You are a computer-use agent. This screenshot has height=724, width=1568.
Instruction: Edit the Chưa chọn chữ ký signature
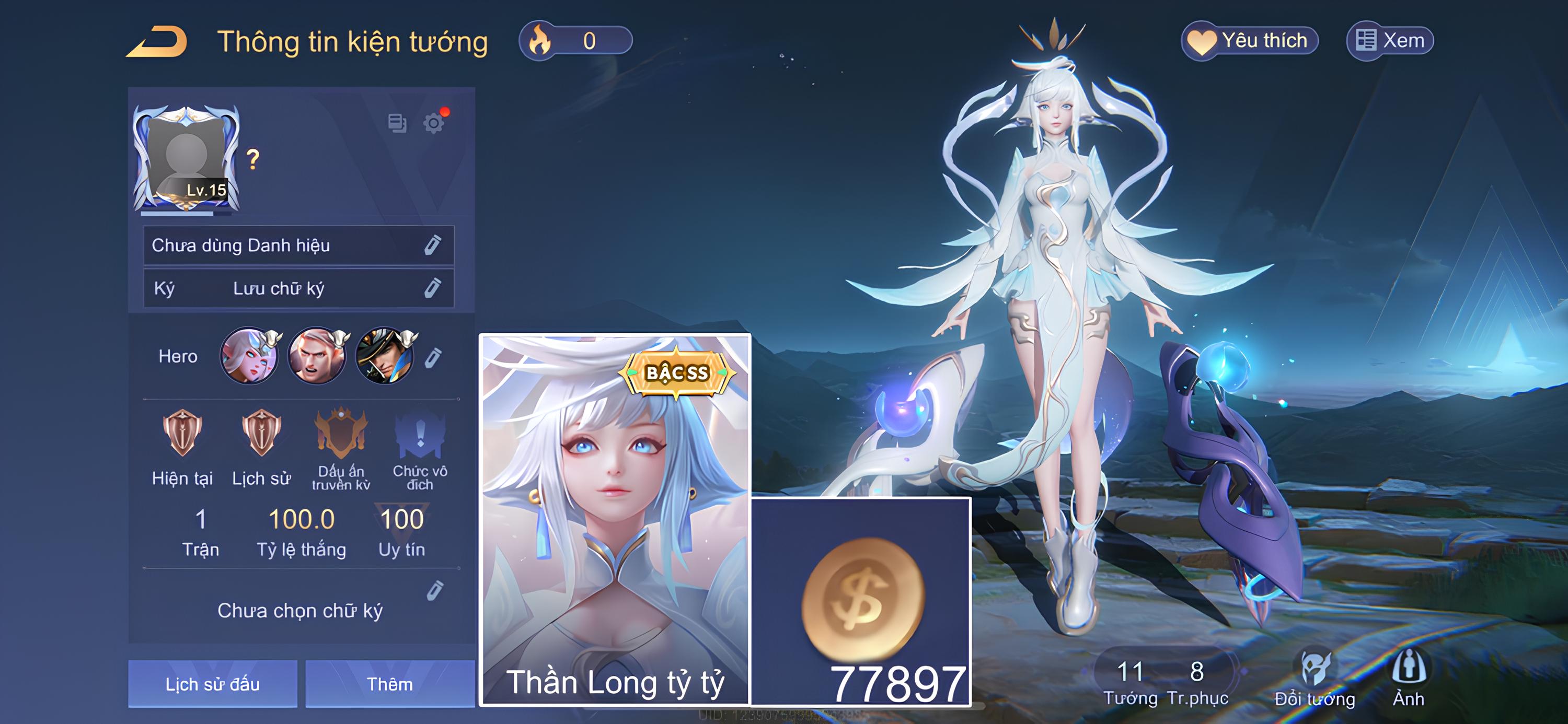pyautogui.click(x=435, y=591)
